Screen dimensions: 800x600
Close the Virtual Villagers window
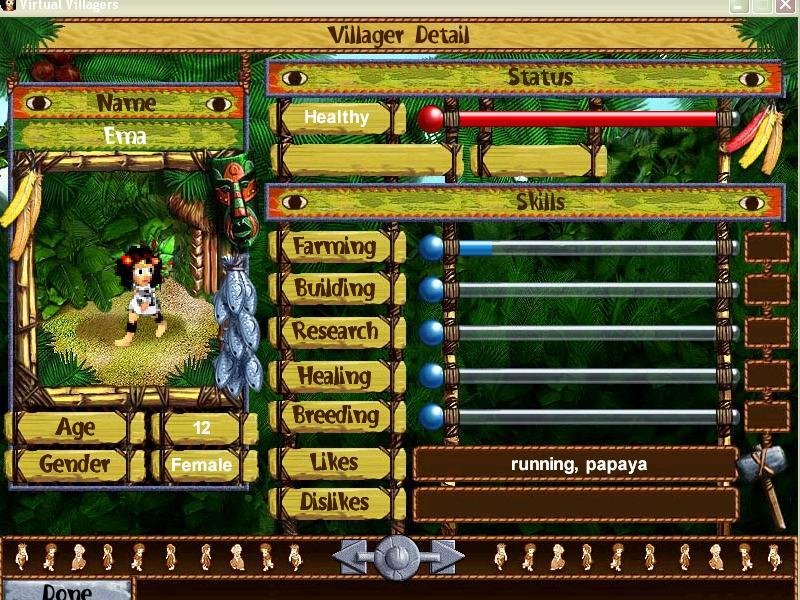(x=787, y=6)
